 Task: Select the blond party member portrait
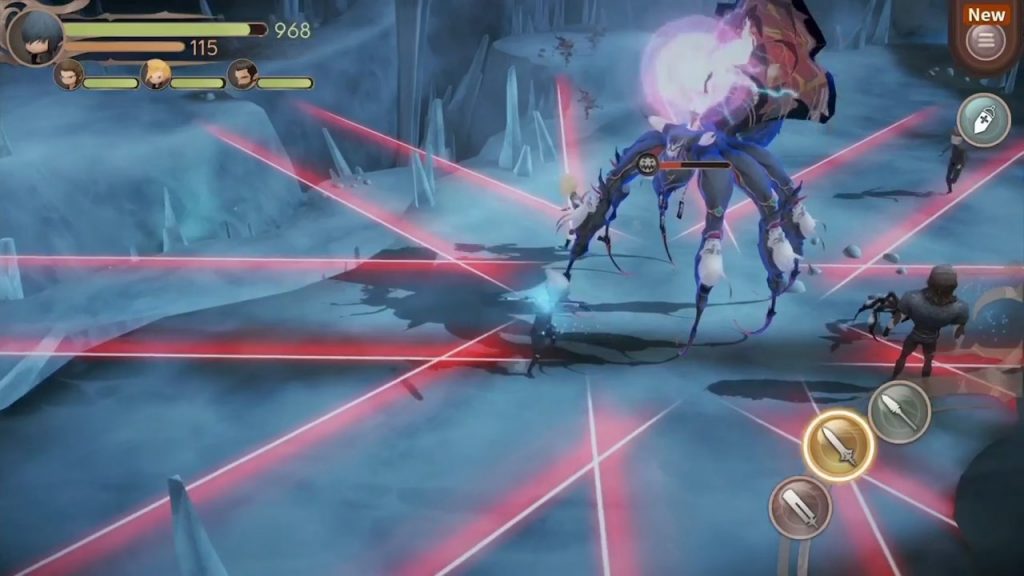(156, 75)
